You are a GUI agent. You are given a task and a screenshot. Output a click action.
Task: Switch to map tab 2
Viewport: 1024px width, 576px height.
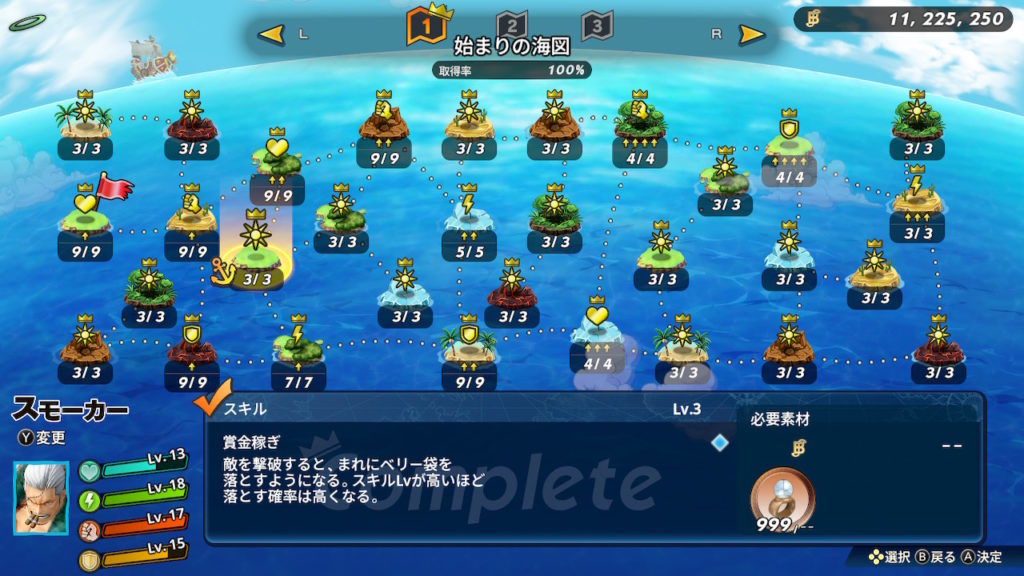[511, 26]
